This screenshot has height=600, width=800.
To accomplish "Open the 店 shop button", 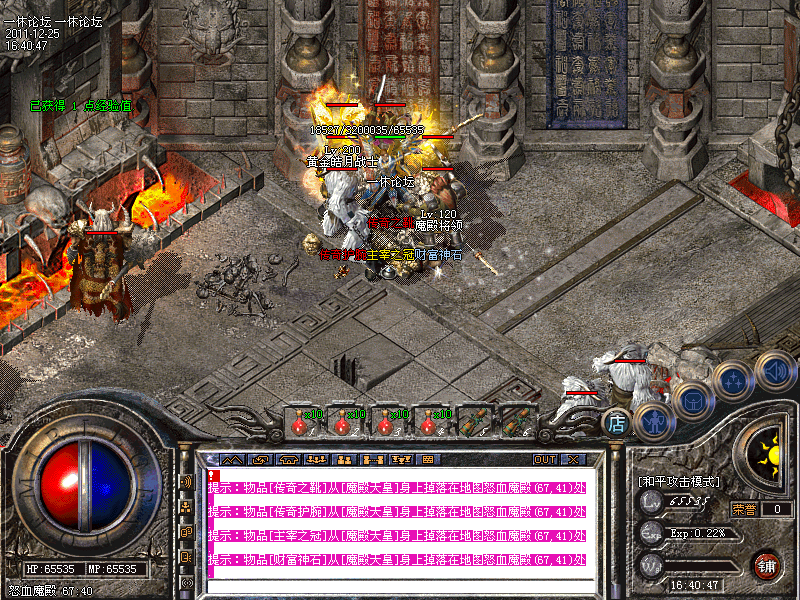I will pos(617,424).
